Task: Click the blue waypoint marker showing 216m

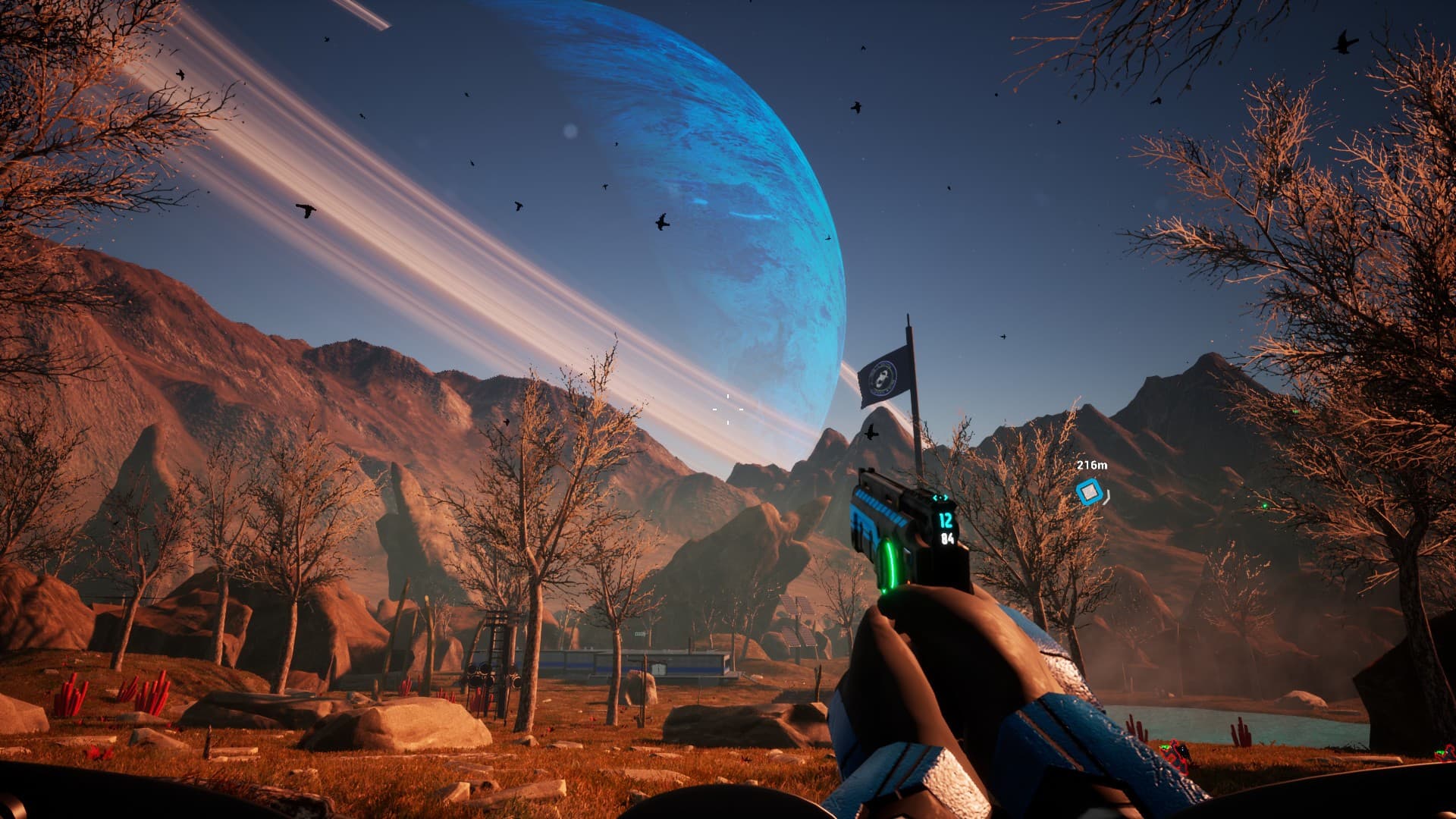Action: [x=1089, y=492]
